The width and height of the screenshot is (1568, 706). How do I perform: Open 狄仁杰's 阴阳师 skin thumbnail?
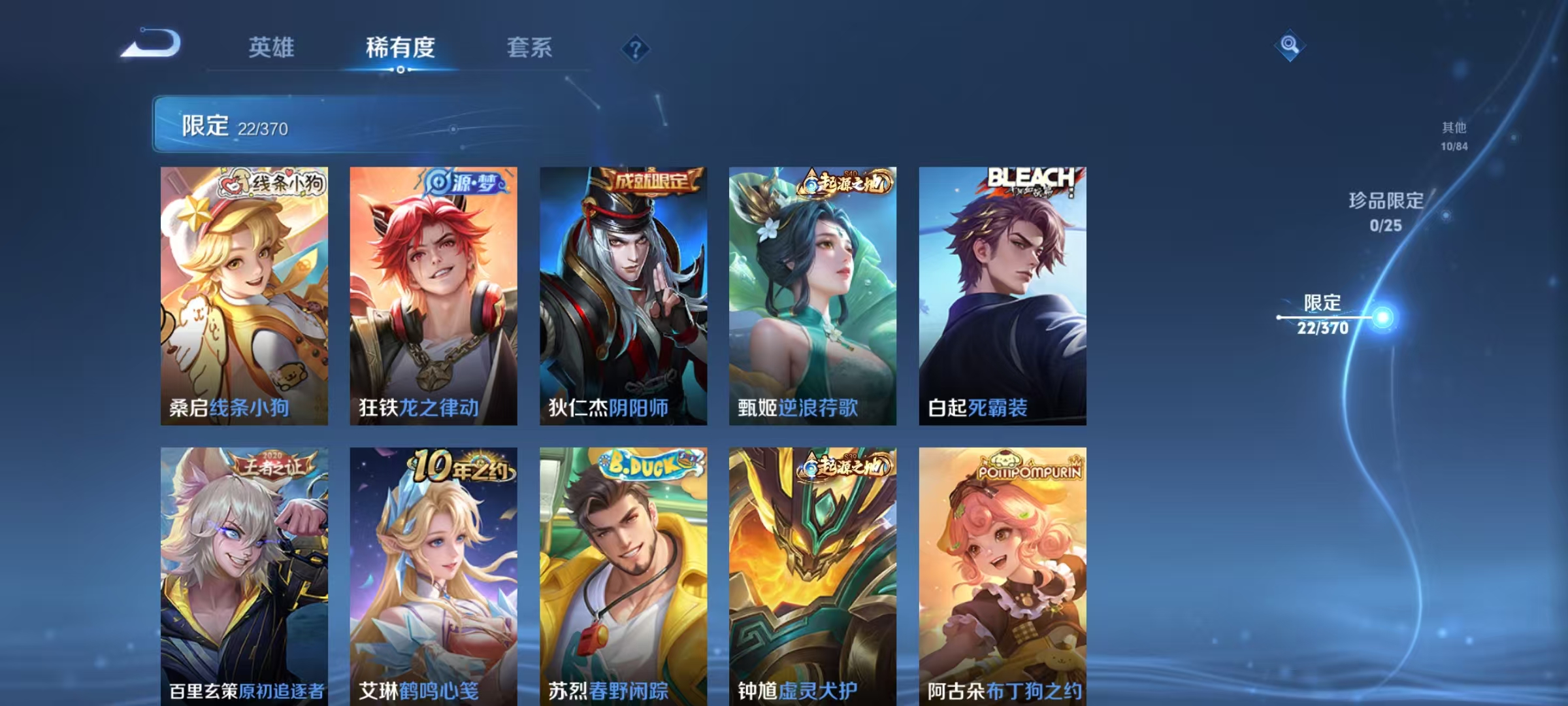coord(624,294)
